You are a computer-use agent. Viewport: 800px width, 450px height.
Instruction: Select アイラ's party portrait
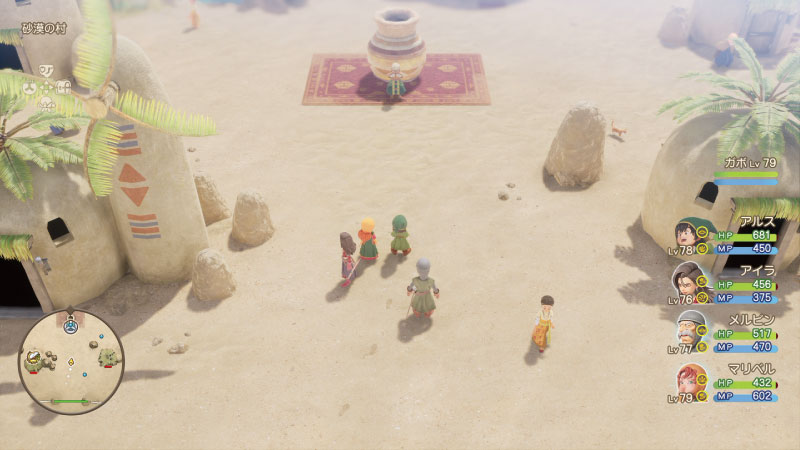coord(689,283)
